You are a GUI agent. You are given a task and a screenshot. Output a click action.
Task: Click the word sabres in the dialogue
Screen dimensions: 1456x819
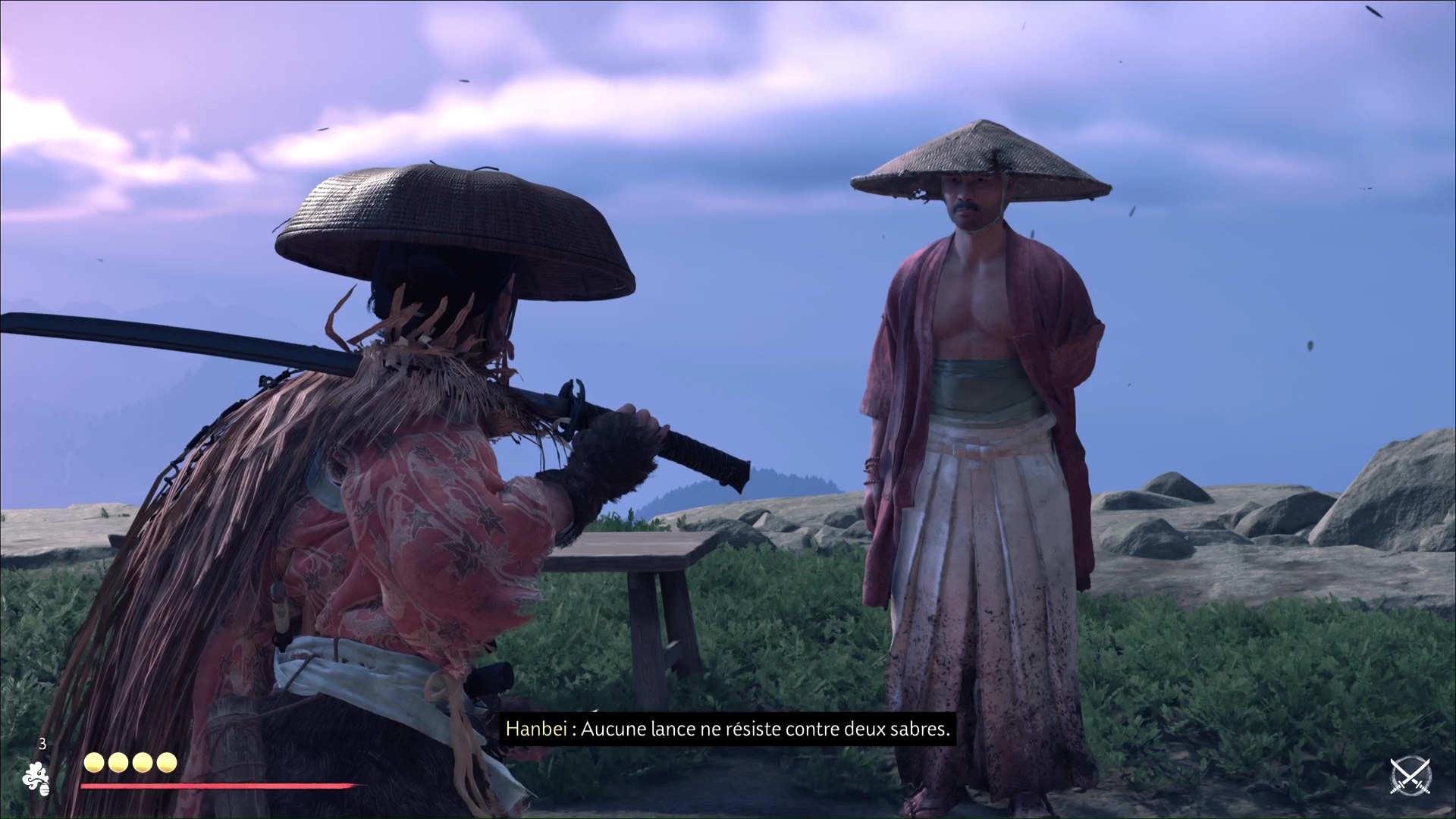point(919,730)
